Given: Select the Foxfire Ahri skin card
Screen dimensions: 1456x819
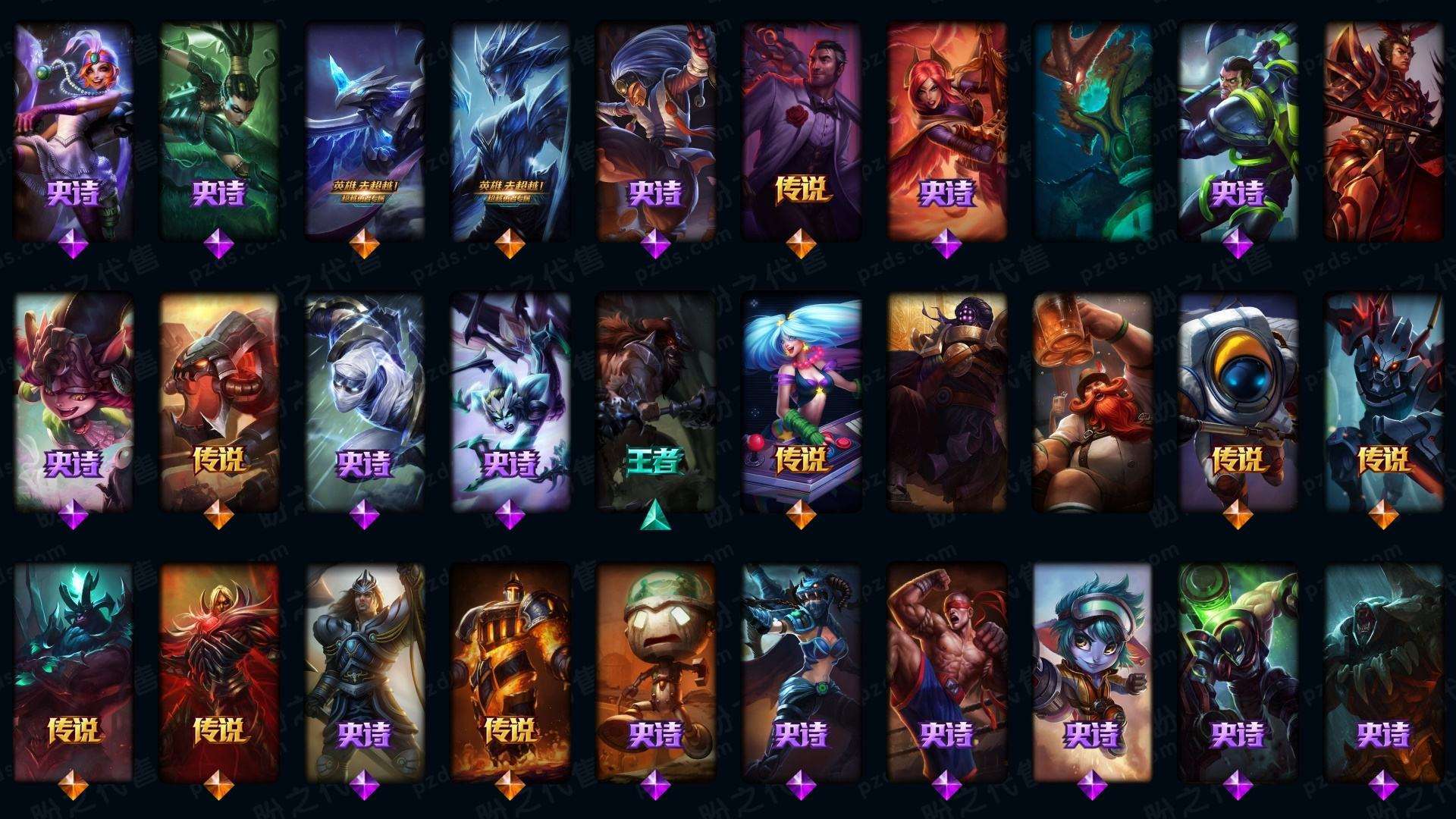Looking at the screenshot, I should pyautogui.click(x=946, y=129).
